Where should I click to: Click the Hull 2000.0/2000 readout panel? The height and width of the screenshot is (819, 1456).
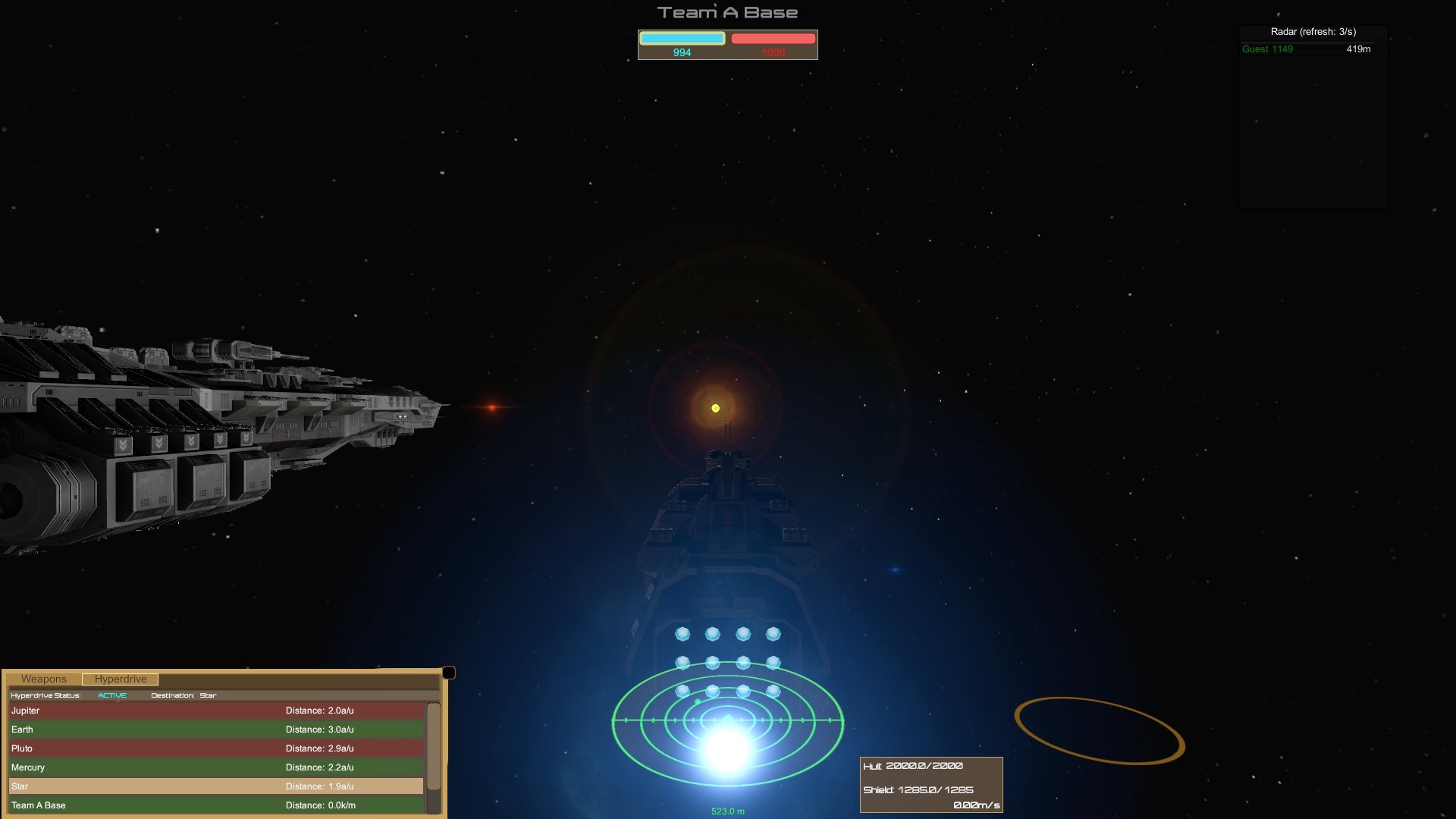912,766
